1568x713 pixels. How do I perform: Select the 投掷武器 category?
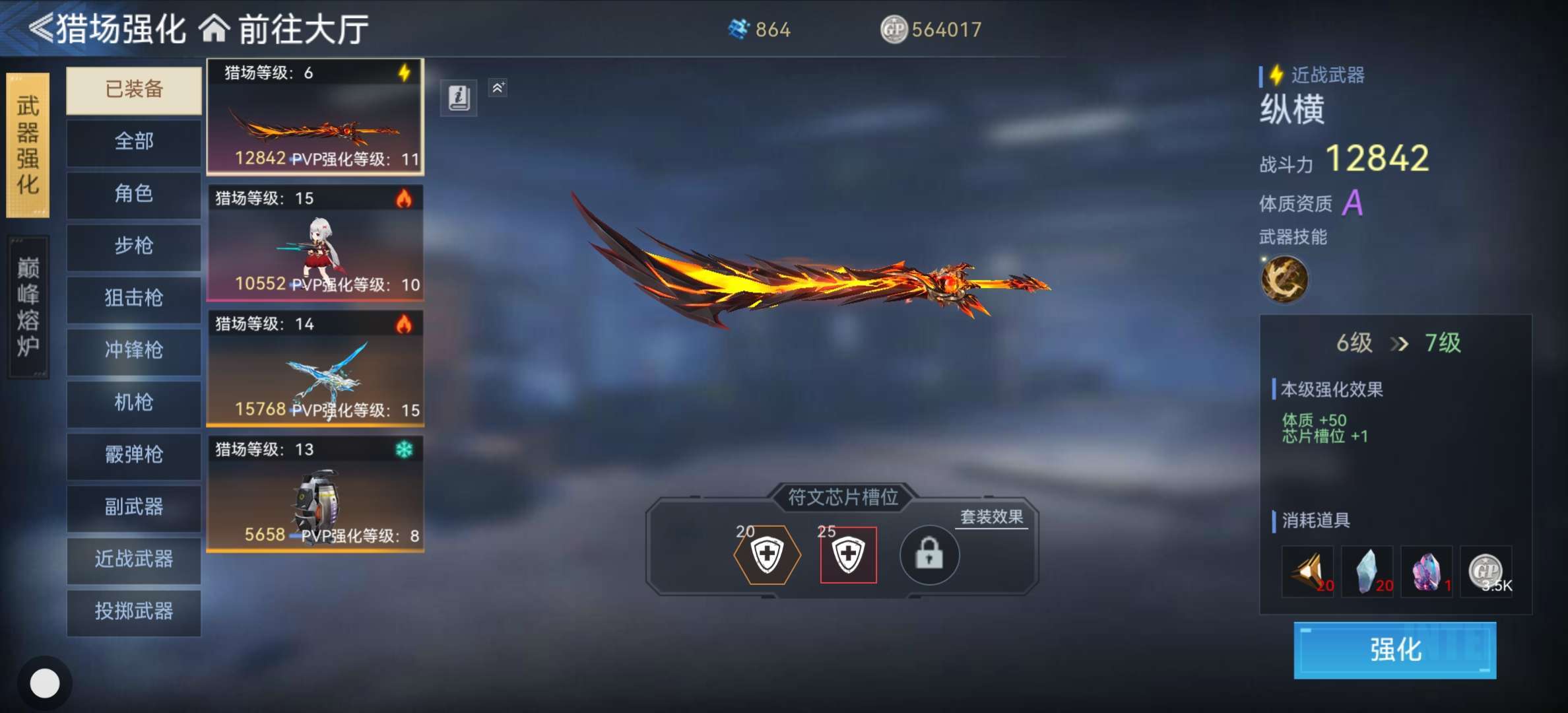[134, 612]
